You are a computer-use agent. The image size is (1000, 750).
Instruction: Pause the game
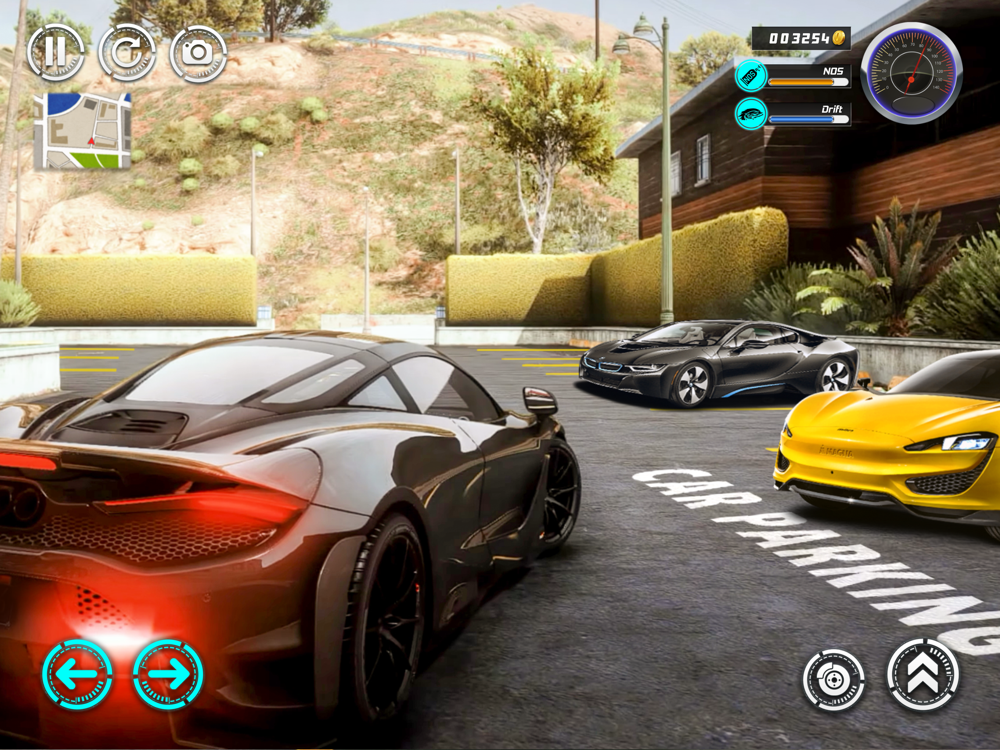coord(55,53)
